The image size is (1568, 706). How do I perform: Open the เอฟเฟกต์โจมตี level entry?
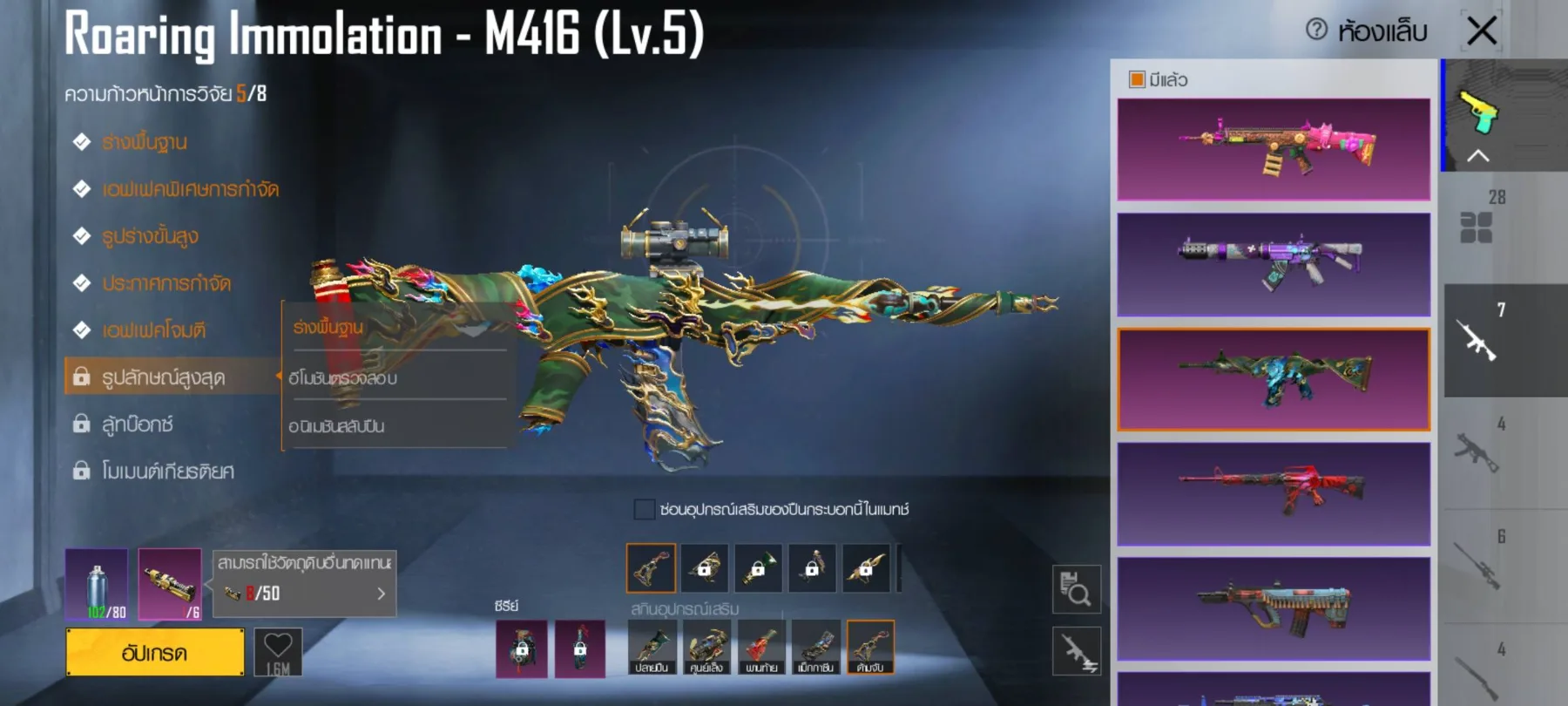(154, 330)
